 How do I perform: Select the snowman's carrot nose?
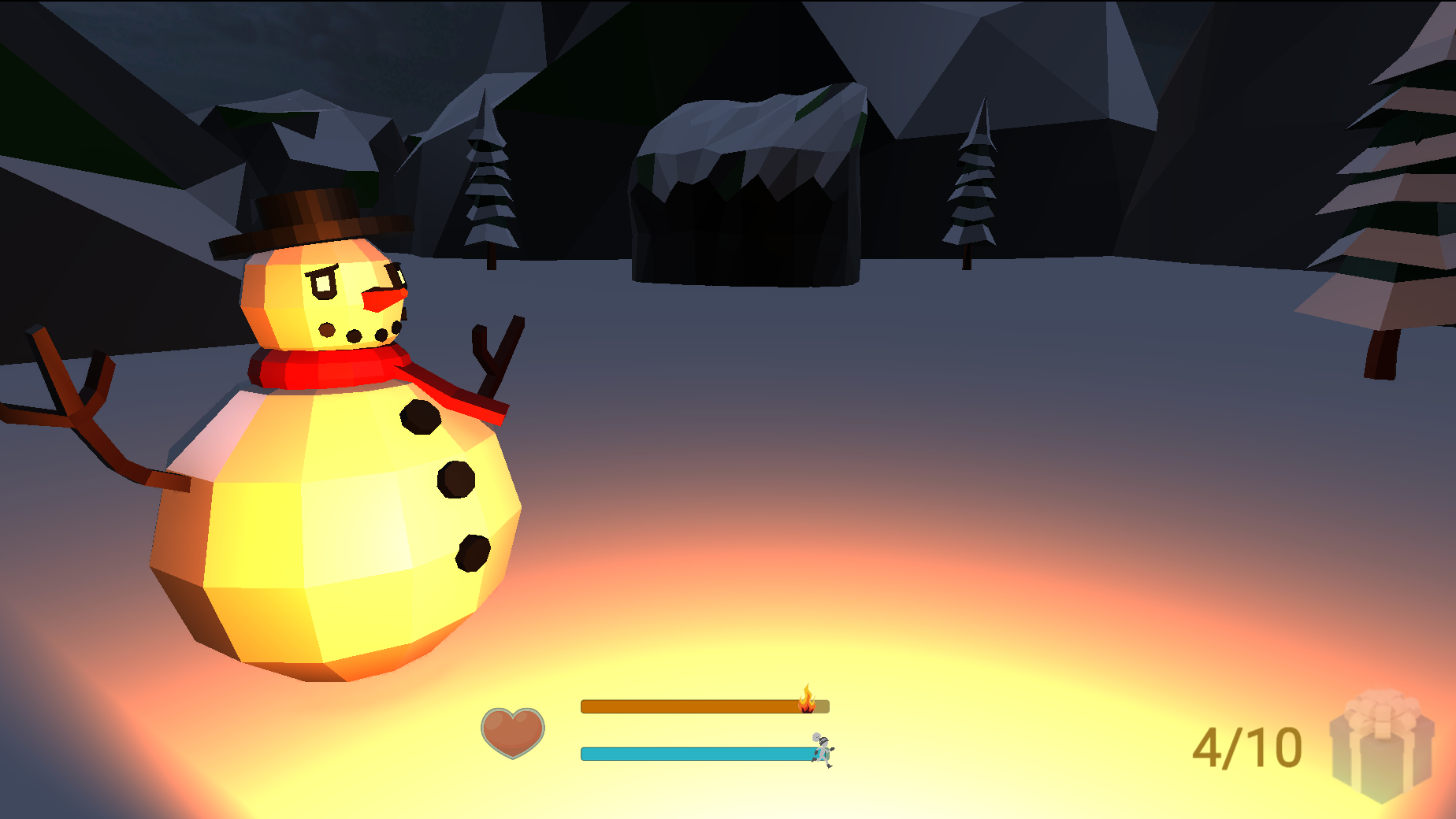click(x=382, y=299)
